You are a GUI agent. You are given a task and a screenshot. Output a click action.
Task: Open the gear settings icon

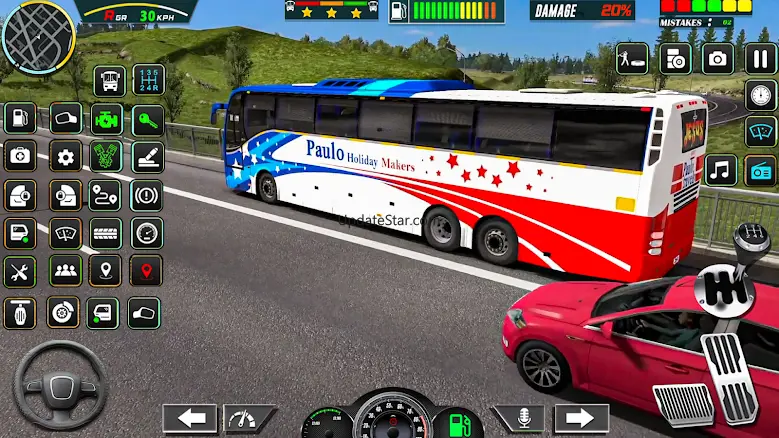(66, 157)
